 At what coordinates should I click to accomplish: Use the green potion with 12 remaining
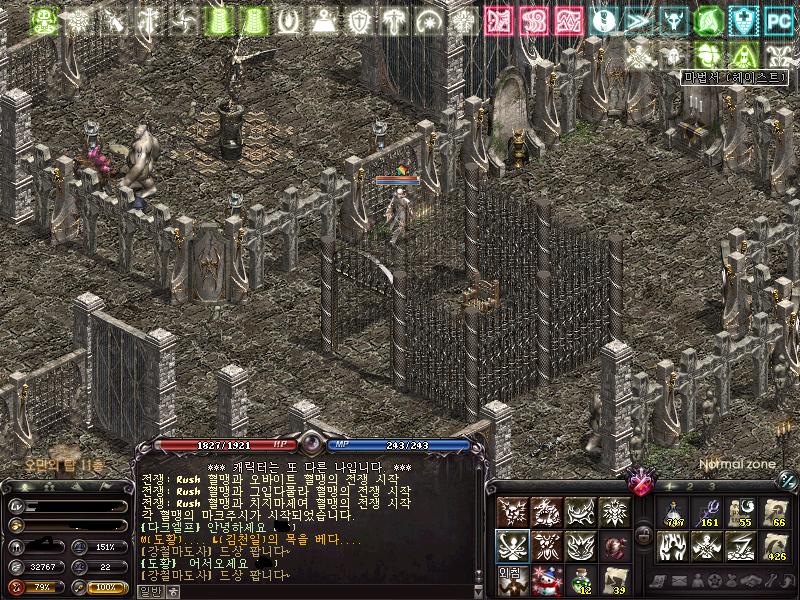point(580,581)
